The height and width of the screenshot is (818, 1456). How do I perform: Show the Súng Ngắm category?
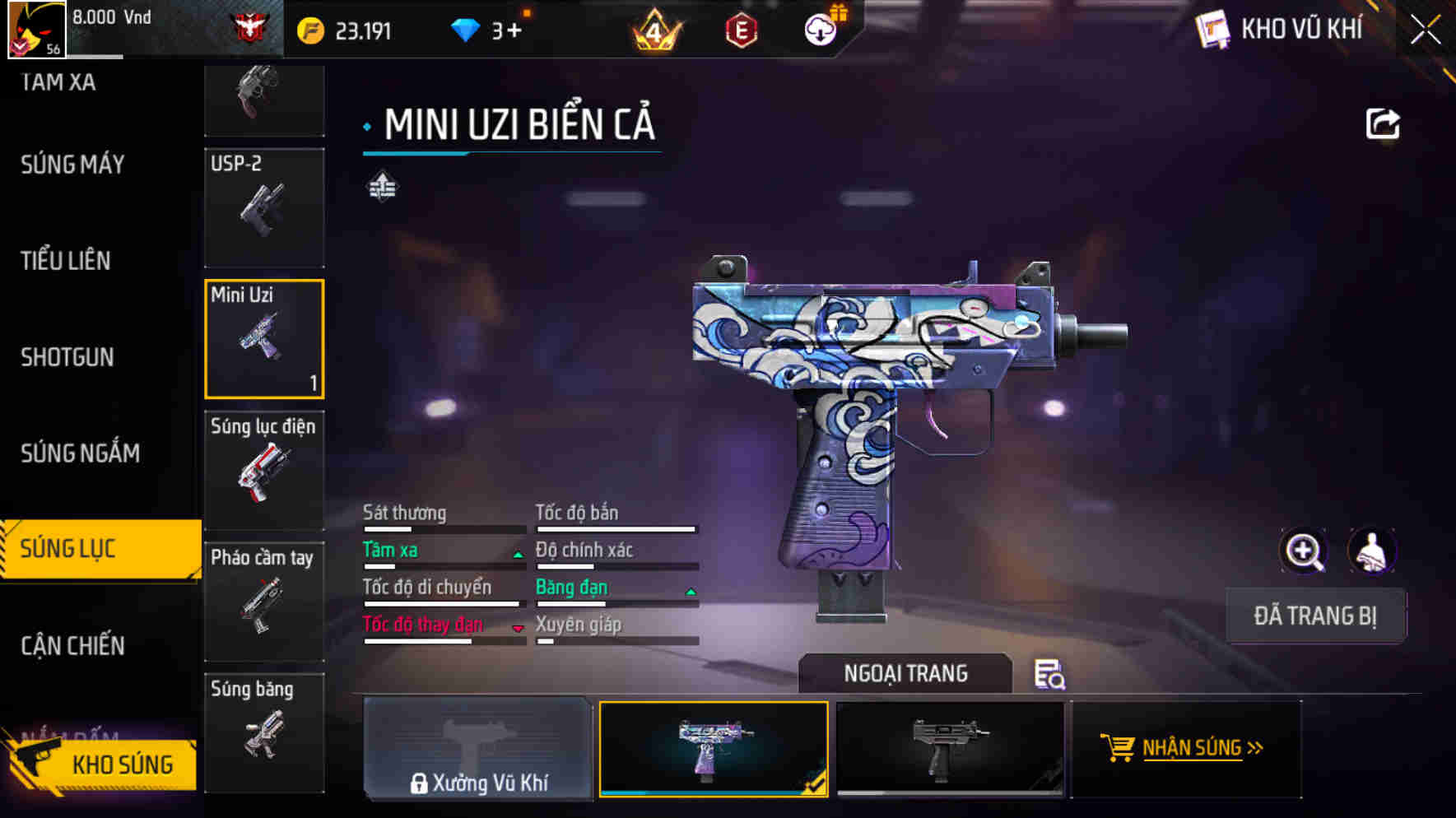point(80,453)
